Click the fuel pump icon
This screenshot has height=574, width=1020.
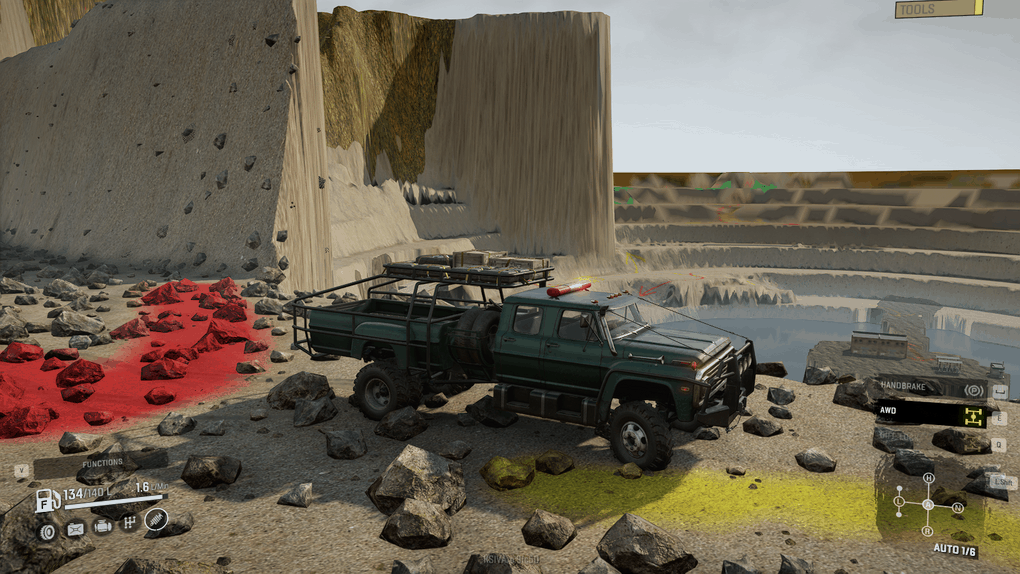coord(47,499)
